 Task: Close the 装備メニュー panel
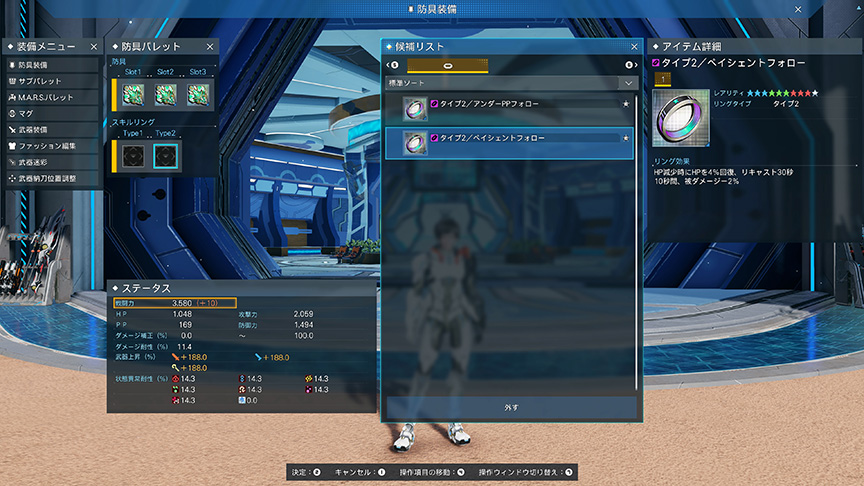[94, 47]
